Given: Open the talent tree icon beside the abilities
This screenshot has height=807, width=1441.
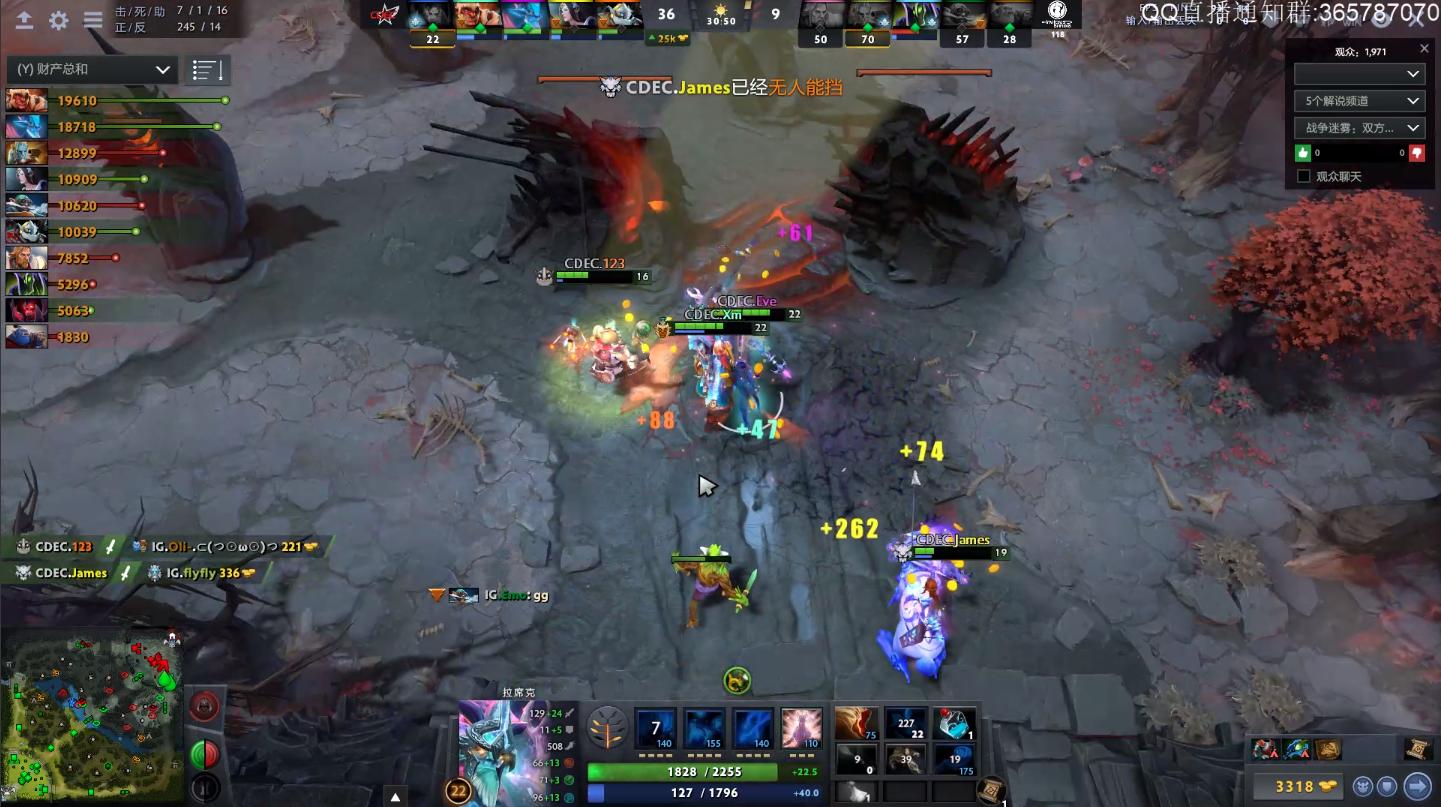Looking at the screenshot, I should click(607, 729).
